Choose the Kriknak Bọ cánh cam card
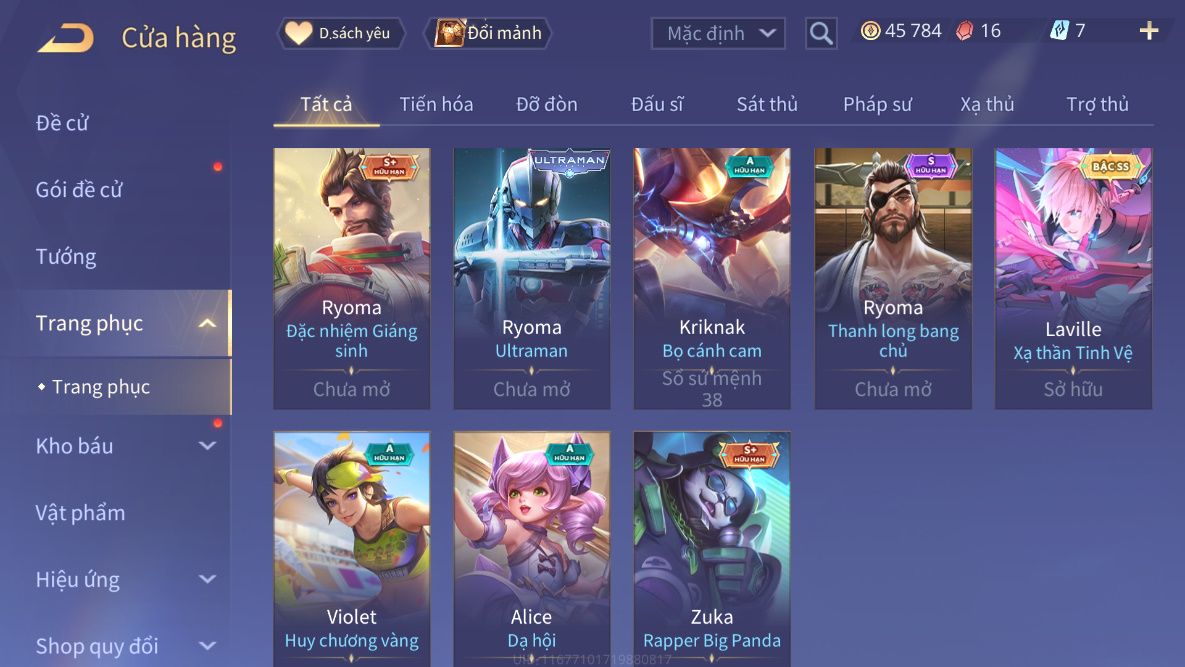 click(x=711, y=278)
